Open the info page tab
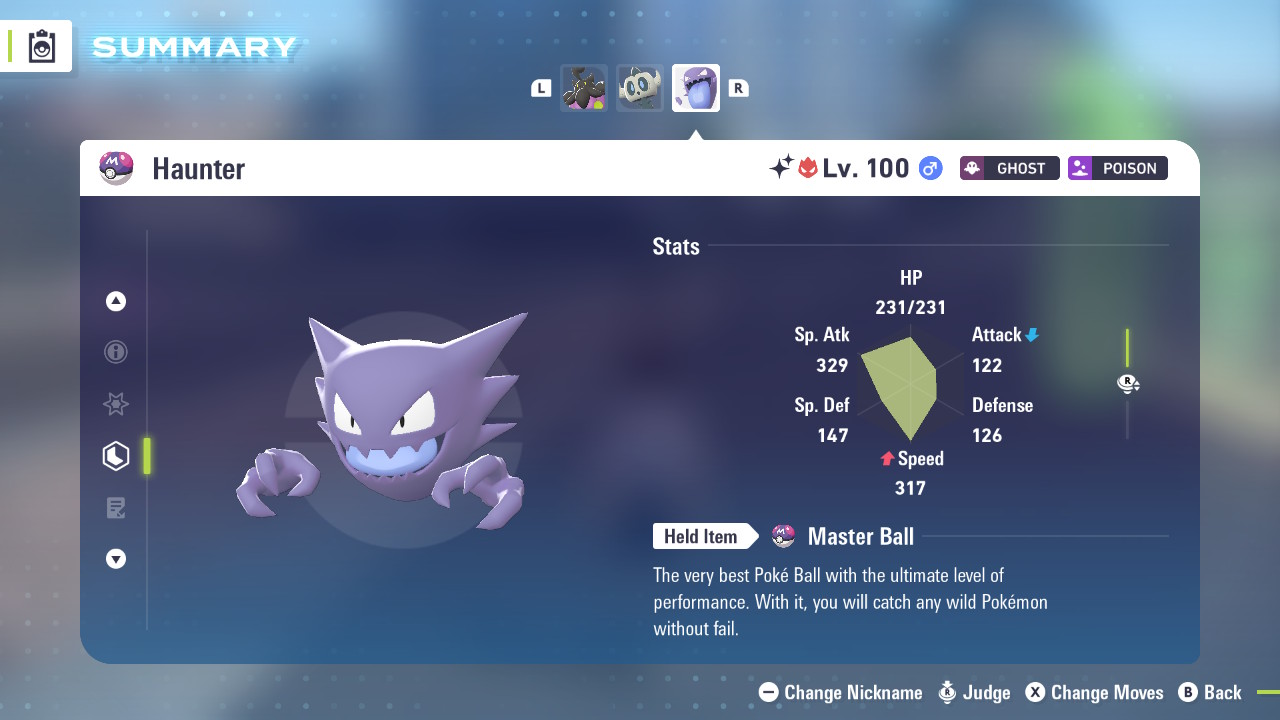The height and width of the screenshot is (720, 1280). tap(116, 352)
